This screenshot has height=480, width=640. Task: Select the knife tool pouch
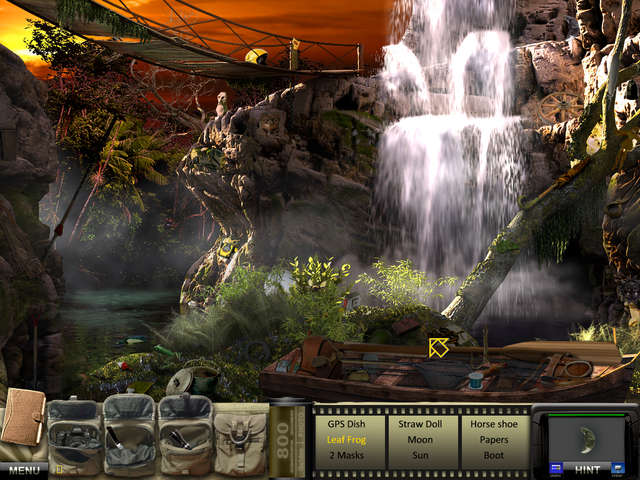[128, 437]
